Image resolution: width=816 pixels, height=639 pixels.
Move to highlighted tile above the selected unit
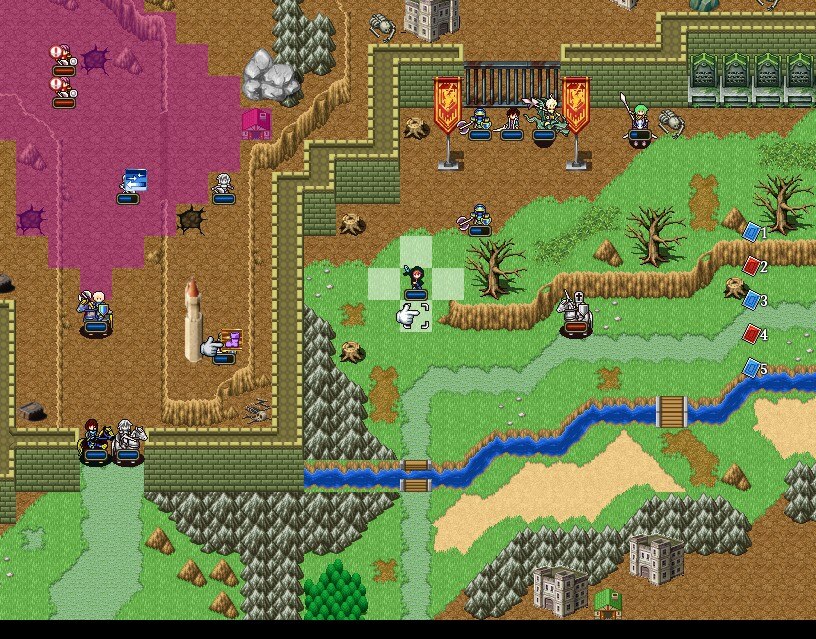point(416,251)
